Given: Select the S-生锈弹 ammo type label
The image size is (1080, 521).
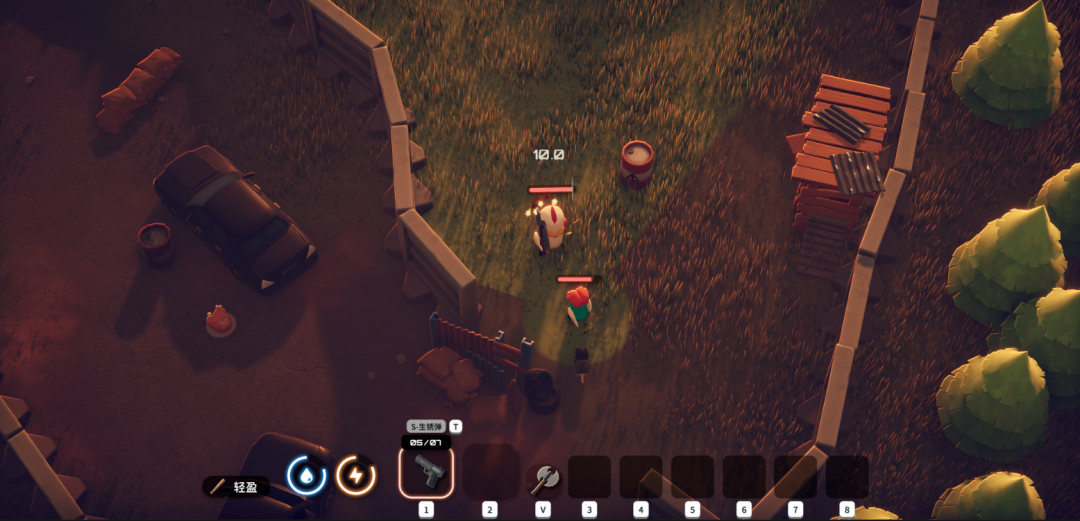Looking at the screenshot, I should coord(426,426).
